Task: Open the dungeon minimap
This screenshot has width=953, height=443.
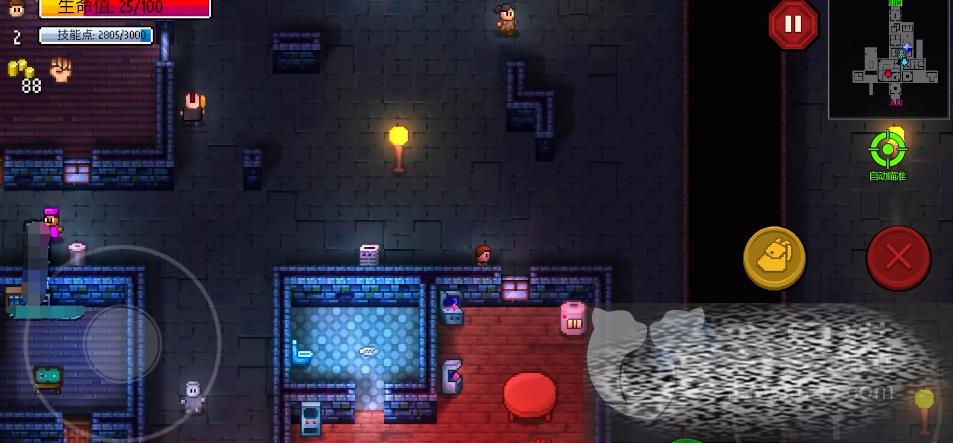Action: (889, 59)
